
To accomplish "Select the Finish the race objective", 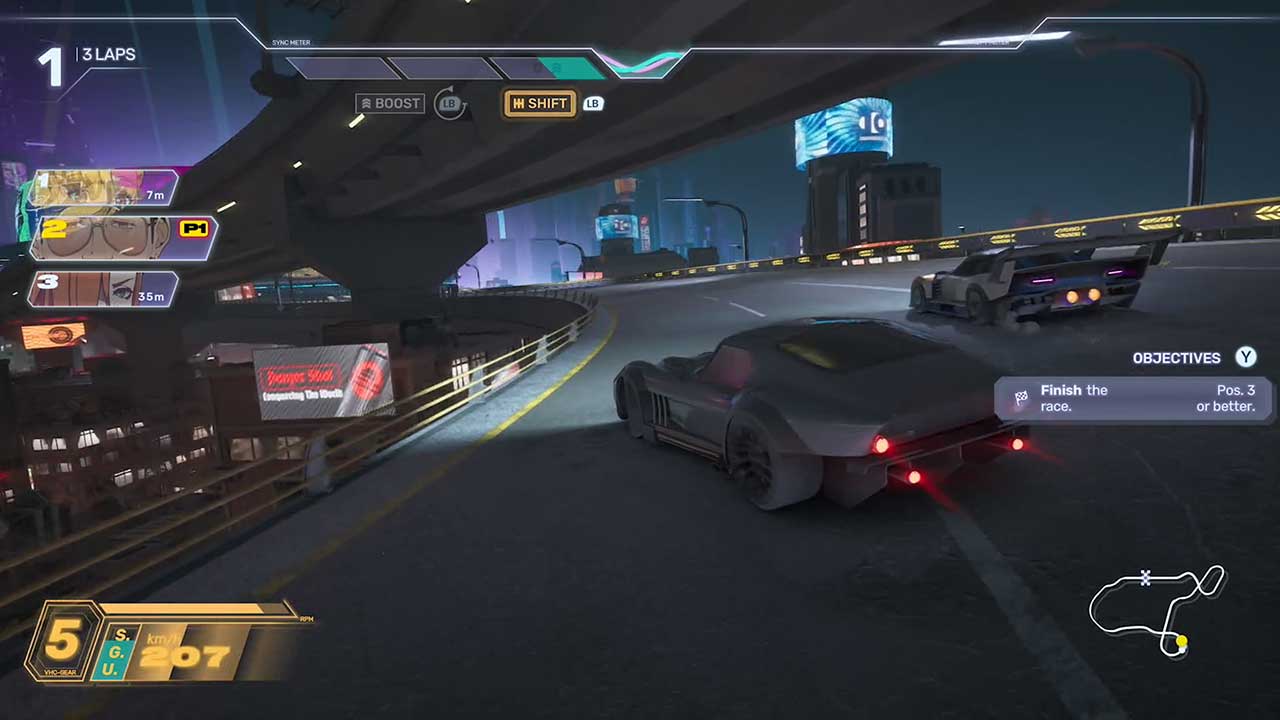I will click(1133, 398).
